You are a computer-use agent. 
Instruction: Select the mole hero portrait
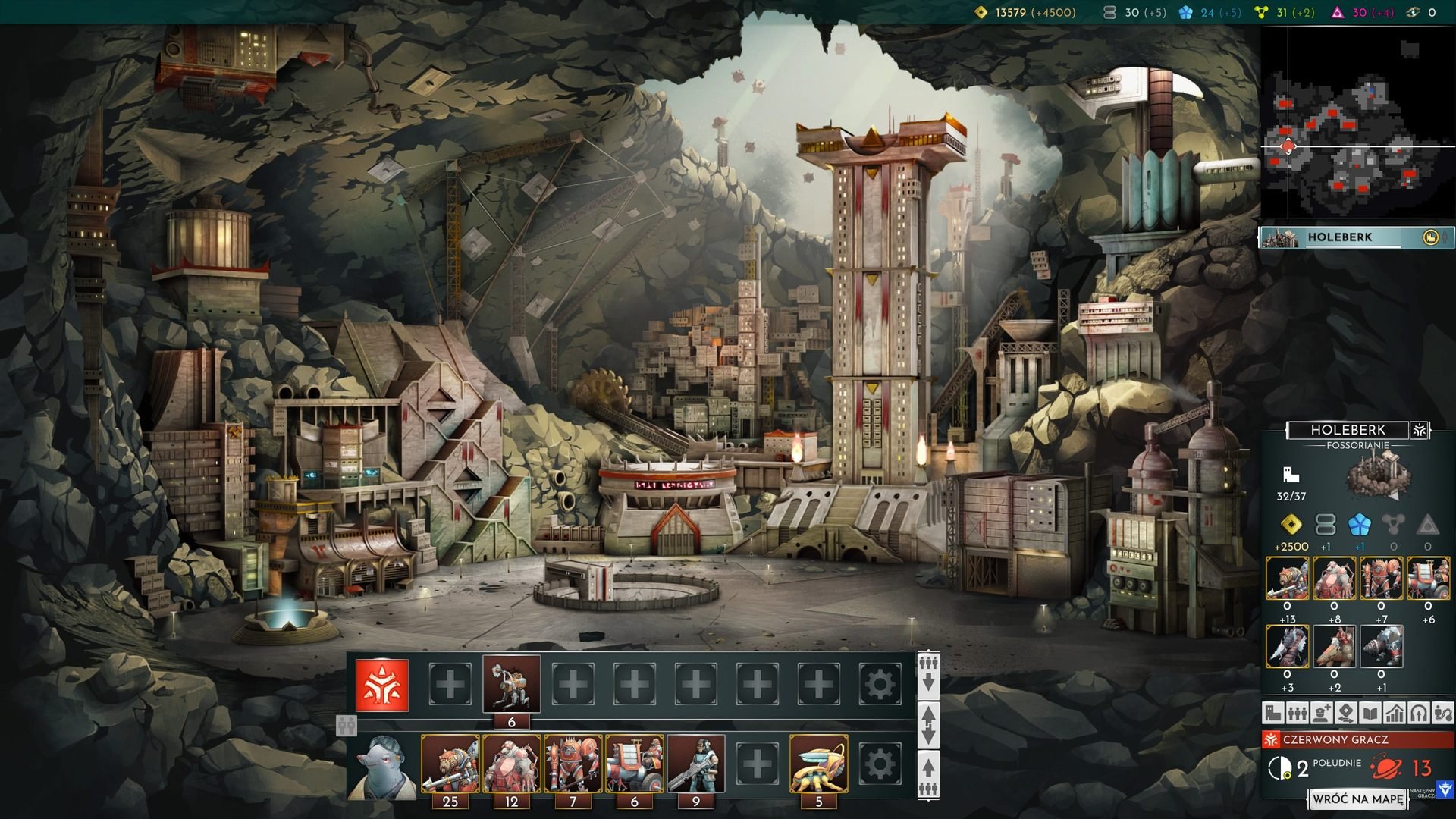tap(381, 764)
